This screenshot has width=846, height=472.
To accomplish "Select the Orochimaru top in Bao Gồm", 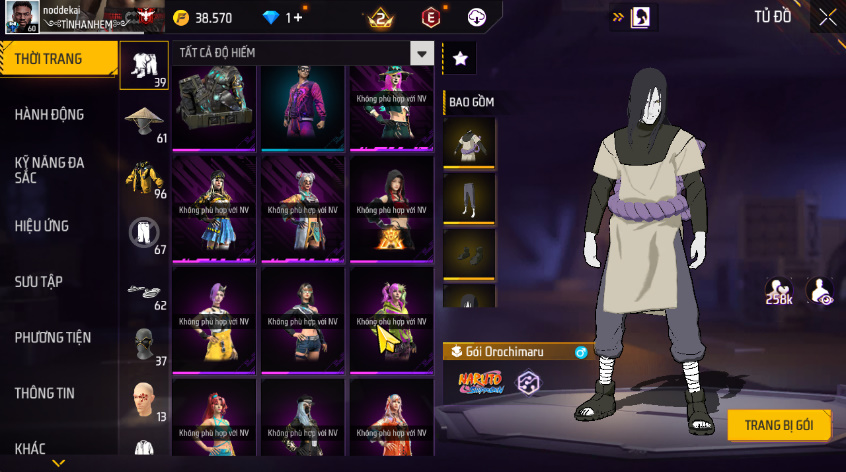I will [x=469, y=142].
